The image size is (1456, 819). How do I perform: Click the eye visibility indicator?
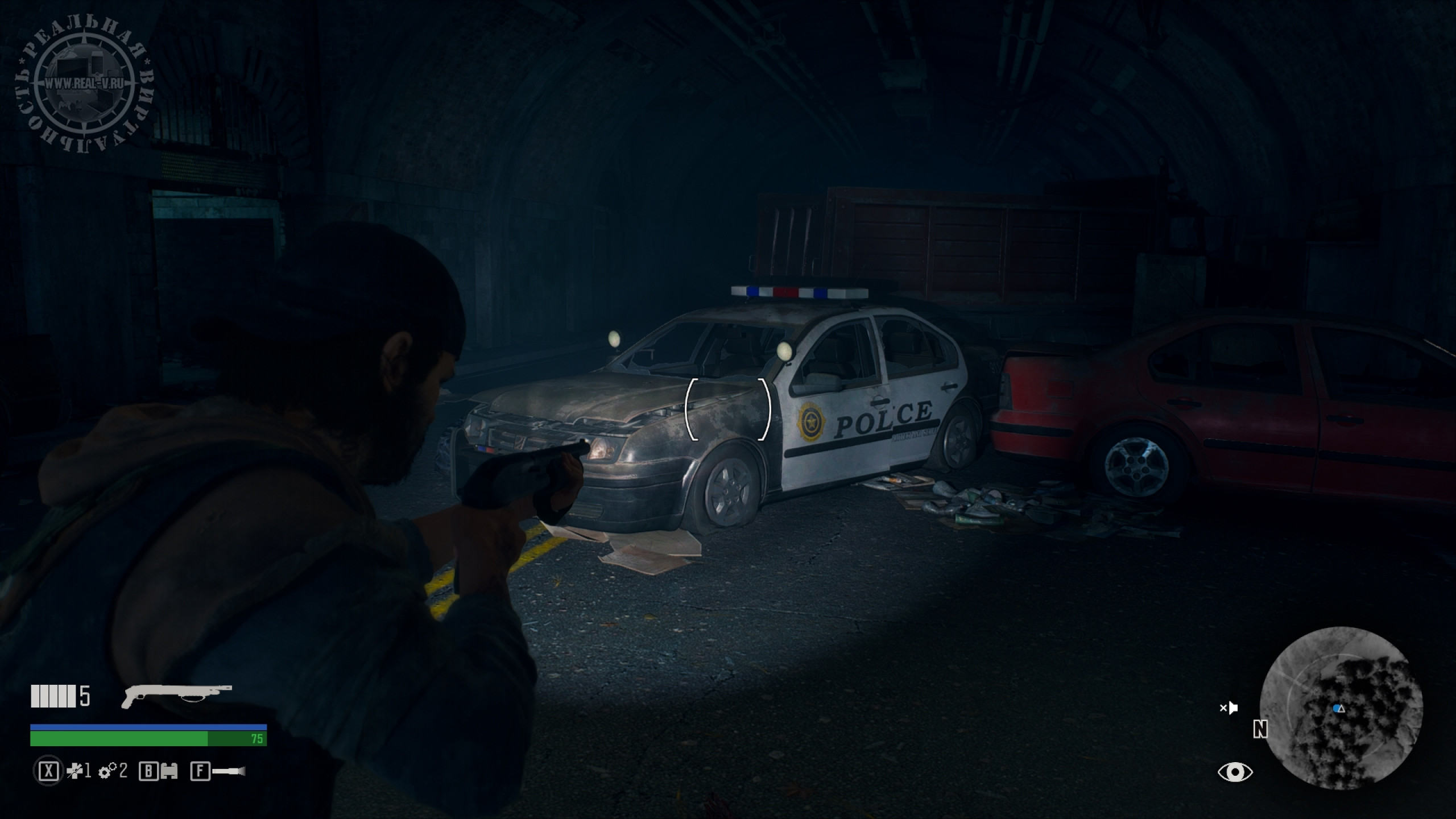click(1235, 772)
